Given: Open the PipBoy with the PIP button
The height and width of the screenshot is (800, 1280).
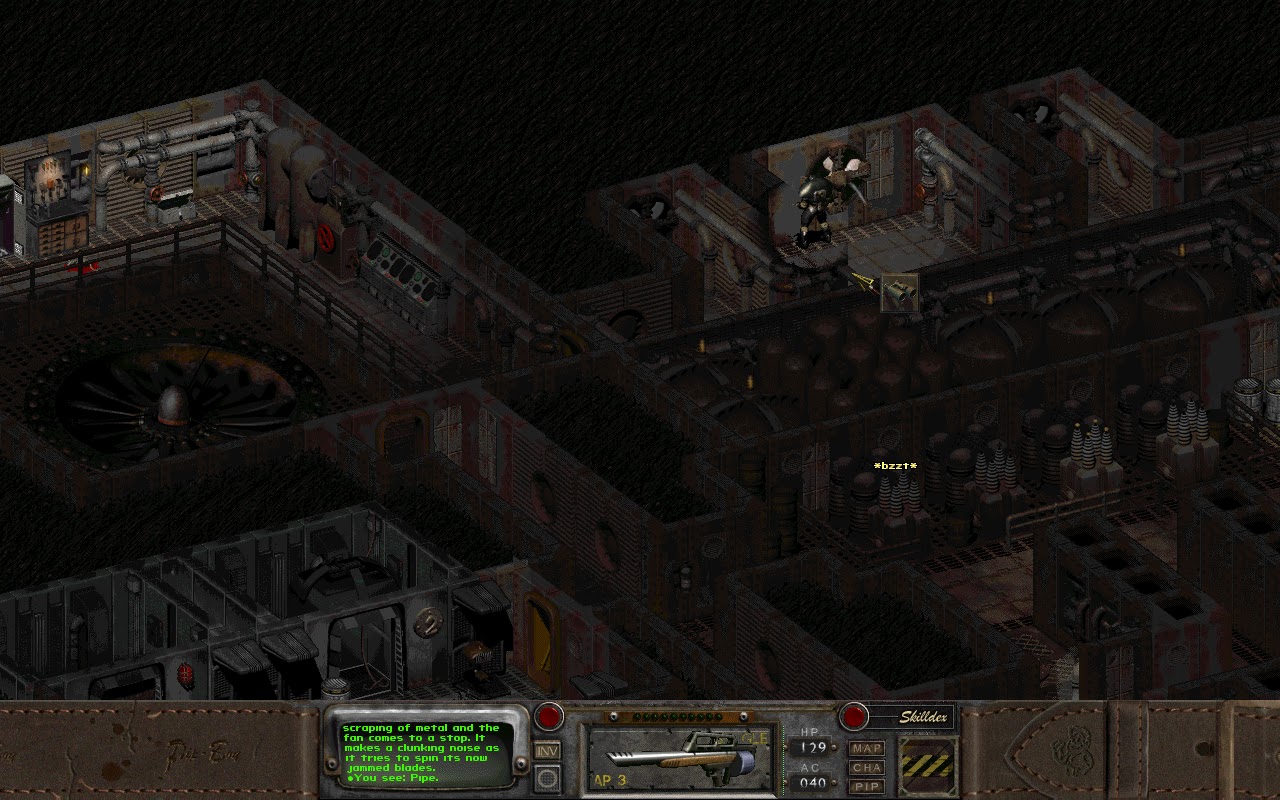Looking at the screenshot, I should tap(866, 785).
